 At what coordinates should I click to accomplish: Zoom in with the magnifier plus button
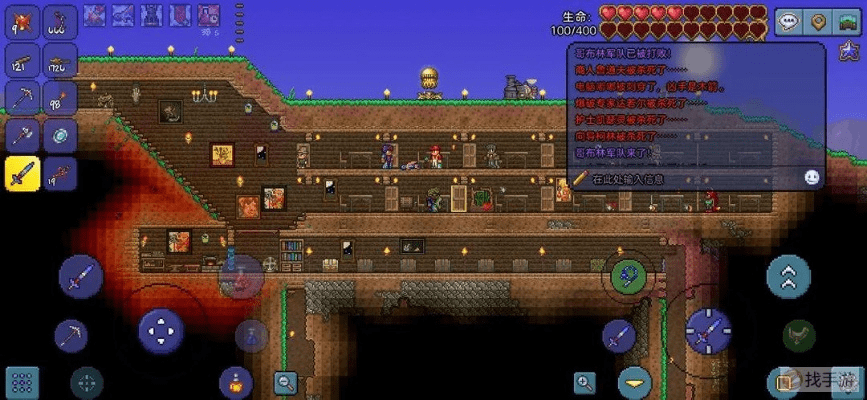pyautogui.click(x=585, y=381)
